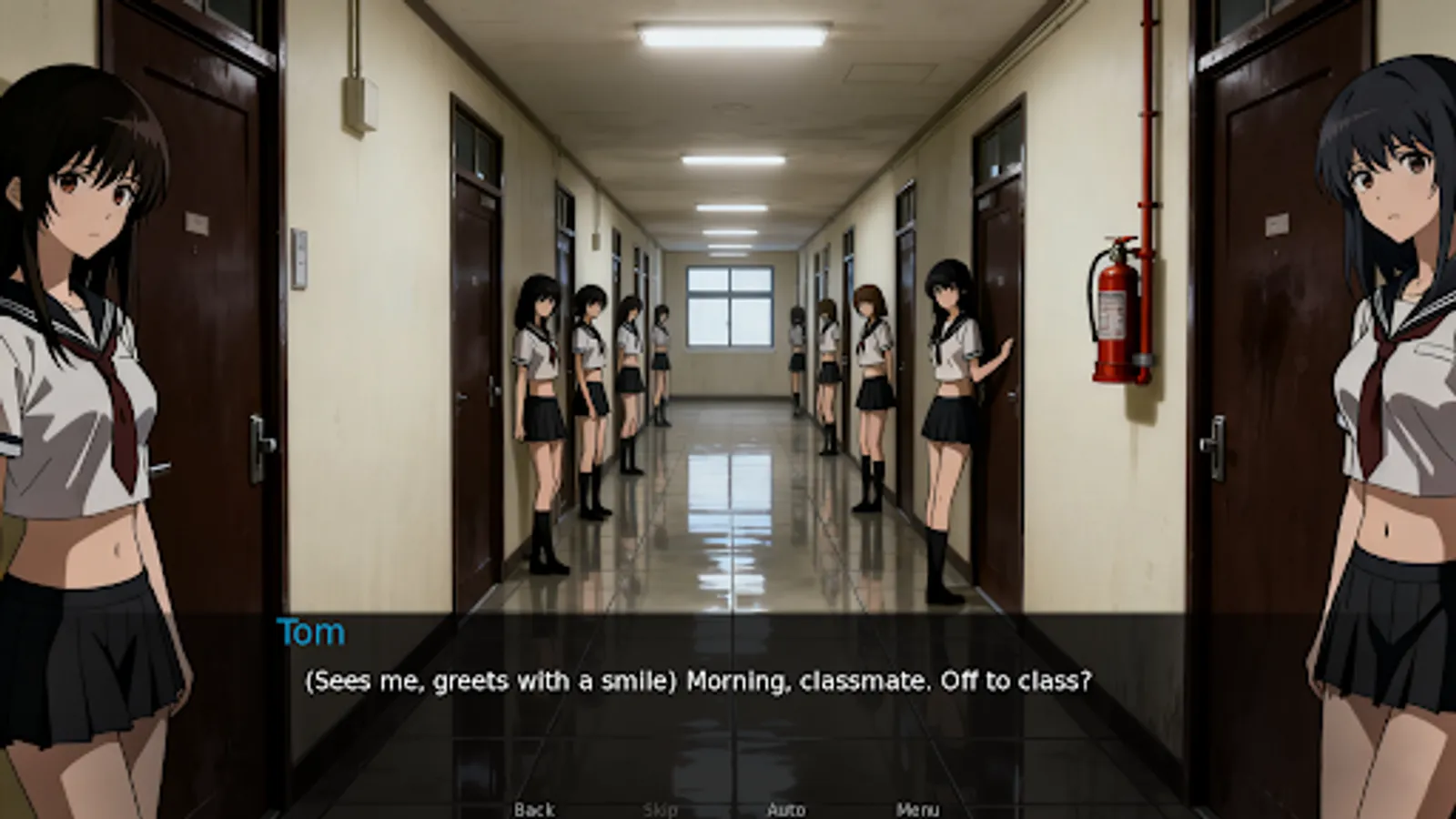Viewport: 1456px width, 819px height.
Task: Toggle Auto-advance mode
Action: (x=788, y=806)
